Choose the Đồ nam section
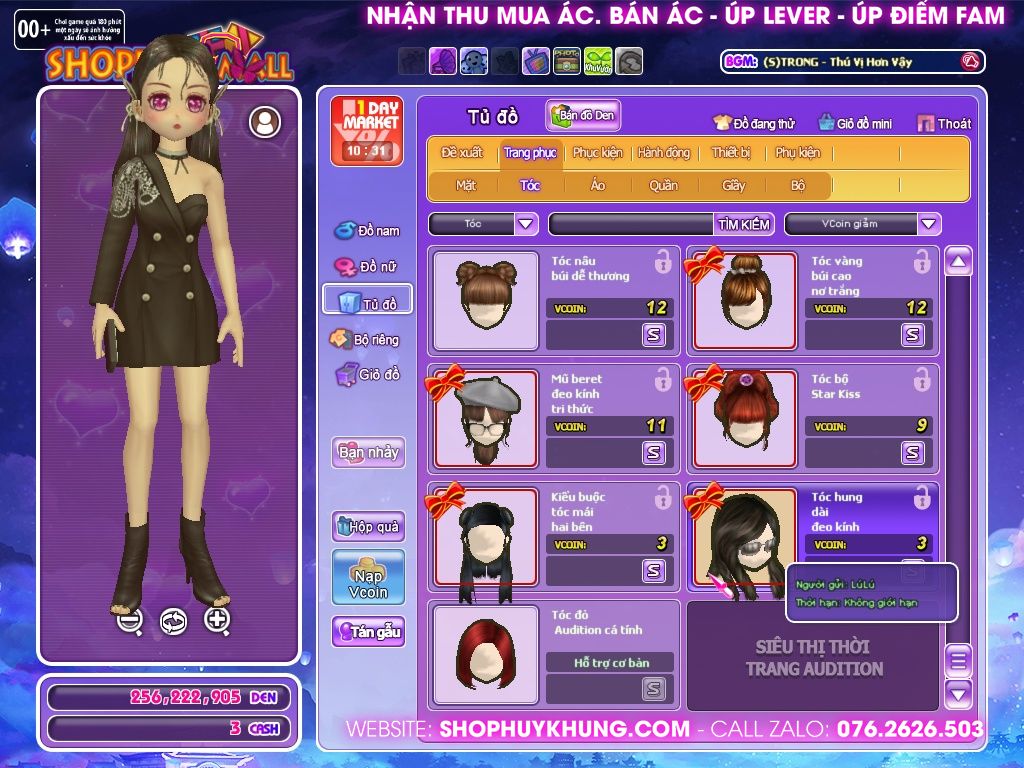 [x=367, y=231]
